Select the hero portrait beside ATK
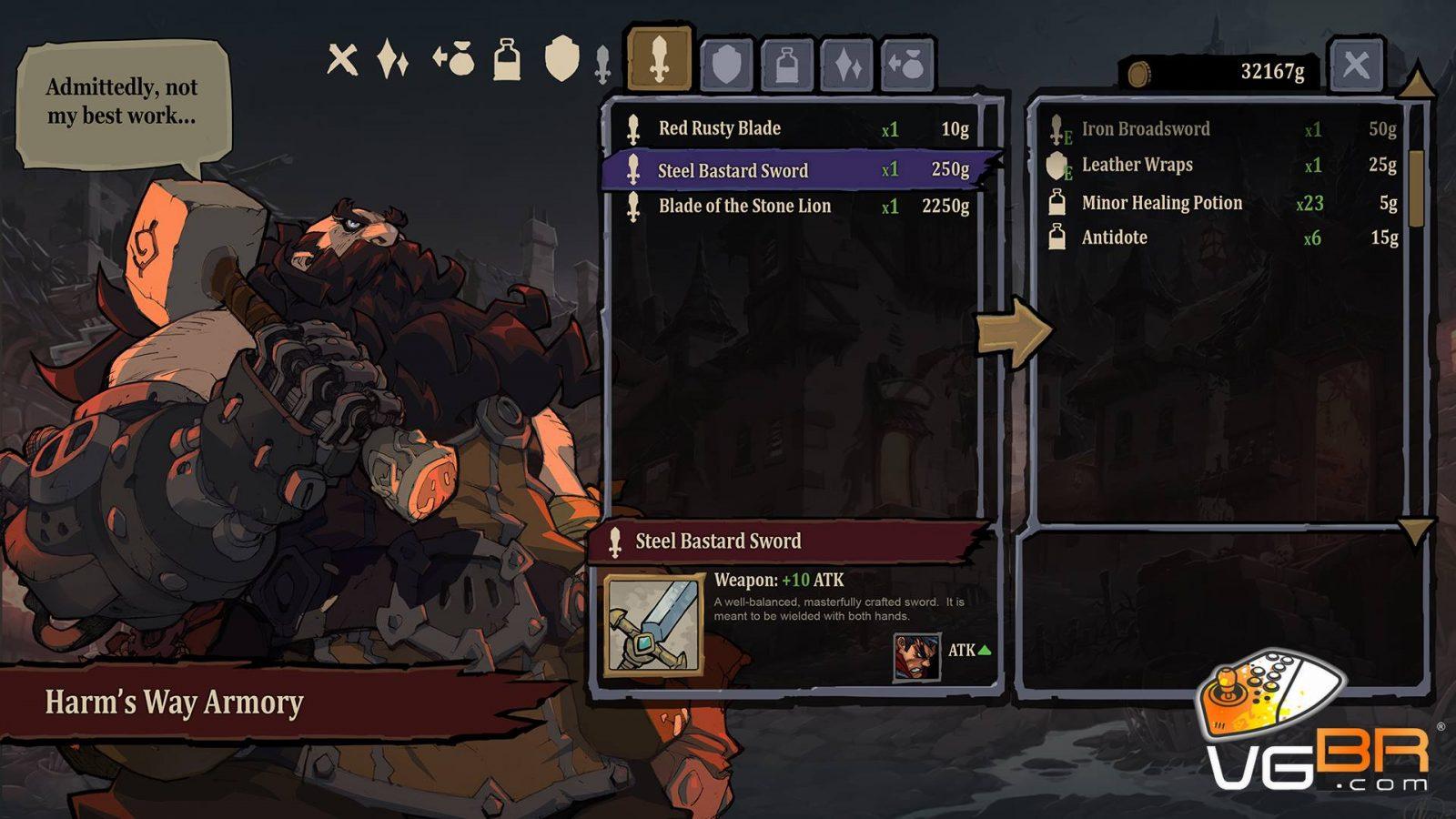This screenshot has height=819, width=1456. point(915,656)
